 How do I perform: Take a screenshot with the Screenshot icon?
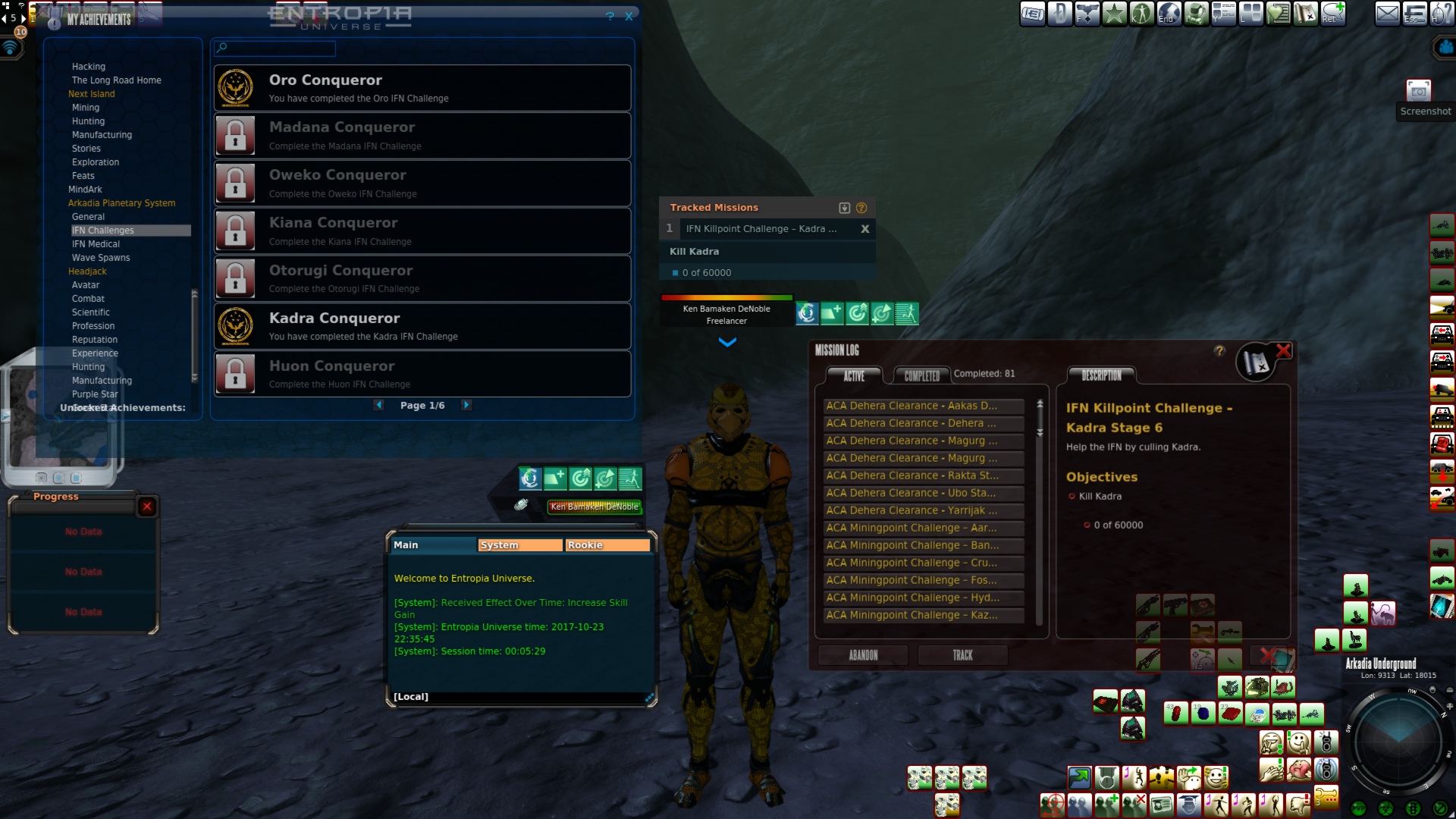pos(1418,93)
